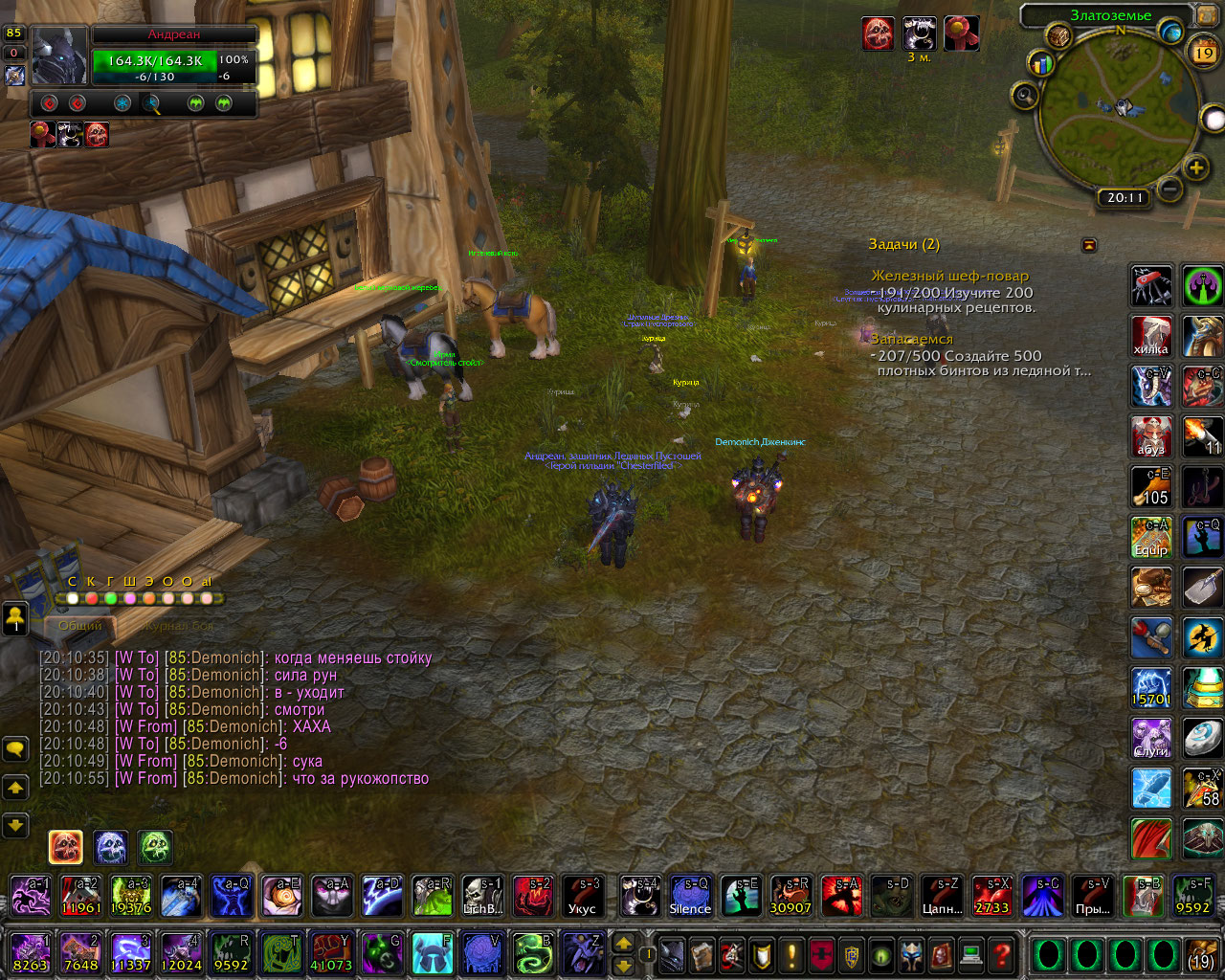Open the calendar showing day 19

[1204, 54]
